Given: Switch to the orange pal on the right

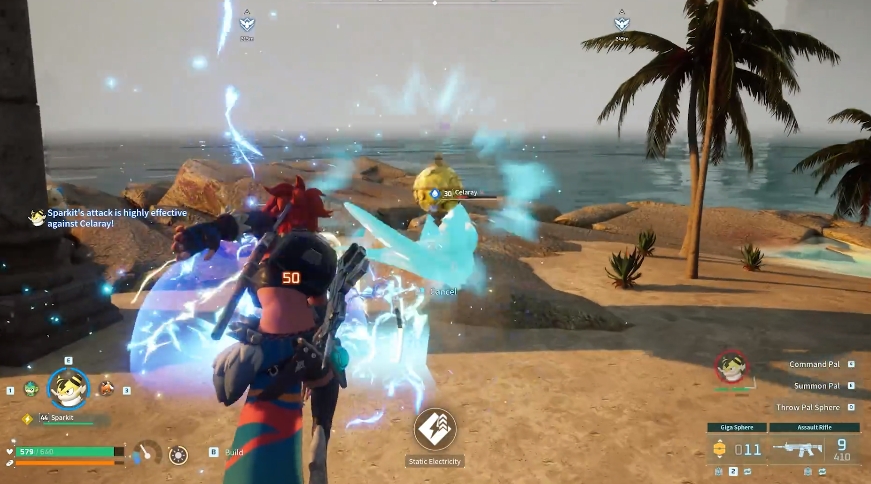Looking at the screenshot, I should coord(105,388).
